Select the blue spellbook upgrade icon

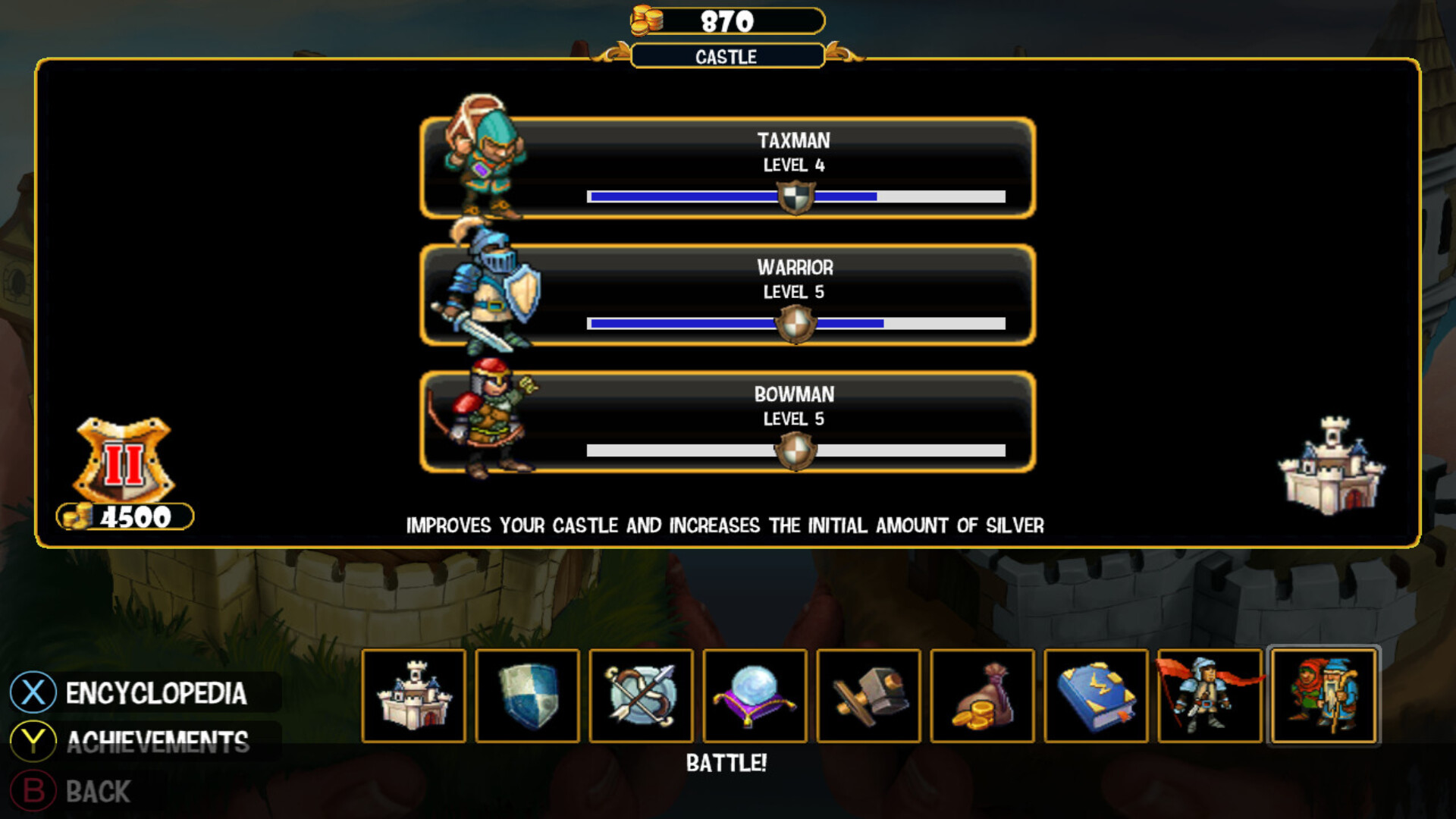pos(1096,696)
